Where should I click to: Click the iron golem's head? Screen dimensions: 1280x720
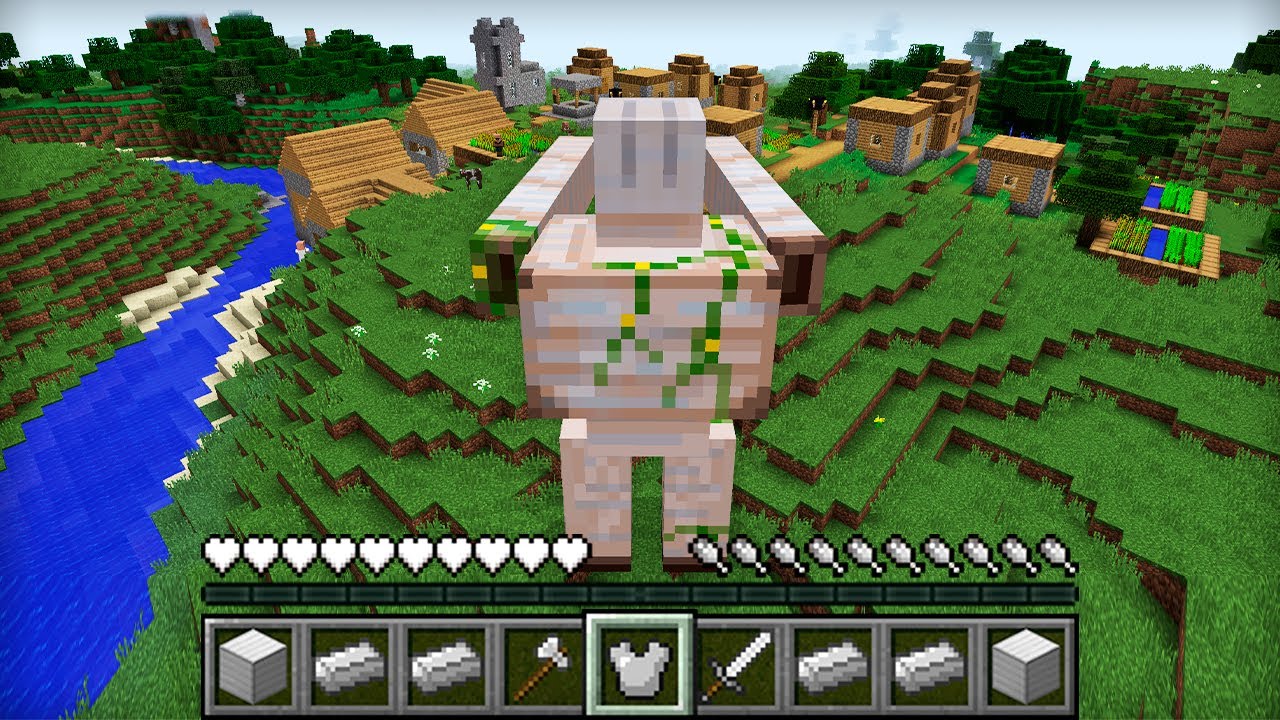[648, 150]
